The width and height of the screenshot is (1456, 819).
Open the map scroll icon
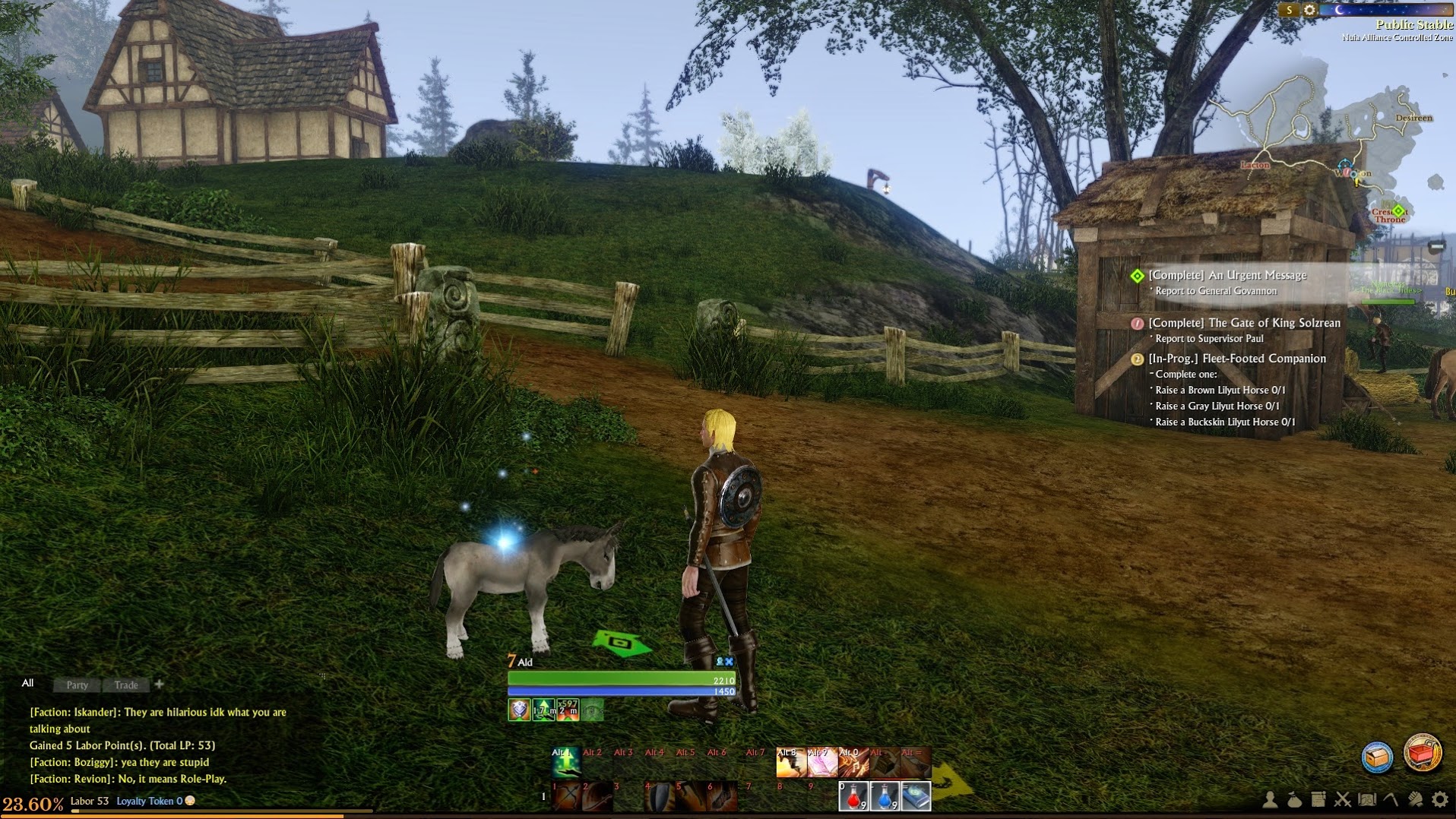[1367, 799]
